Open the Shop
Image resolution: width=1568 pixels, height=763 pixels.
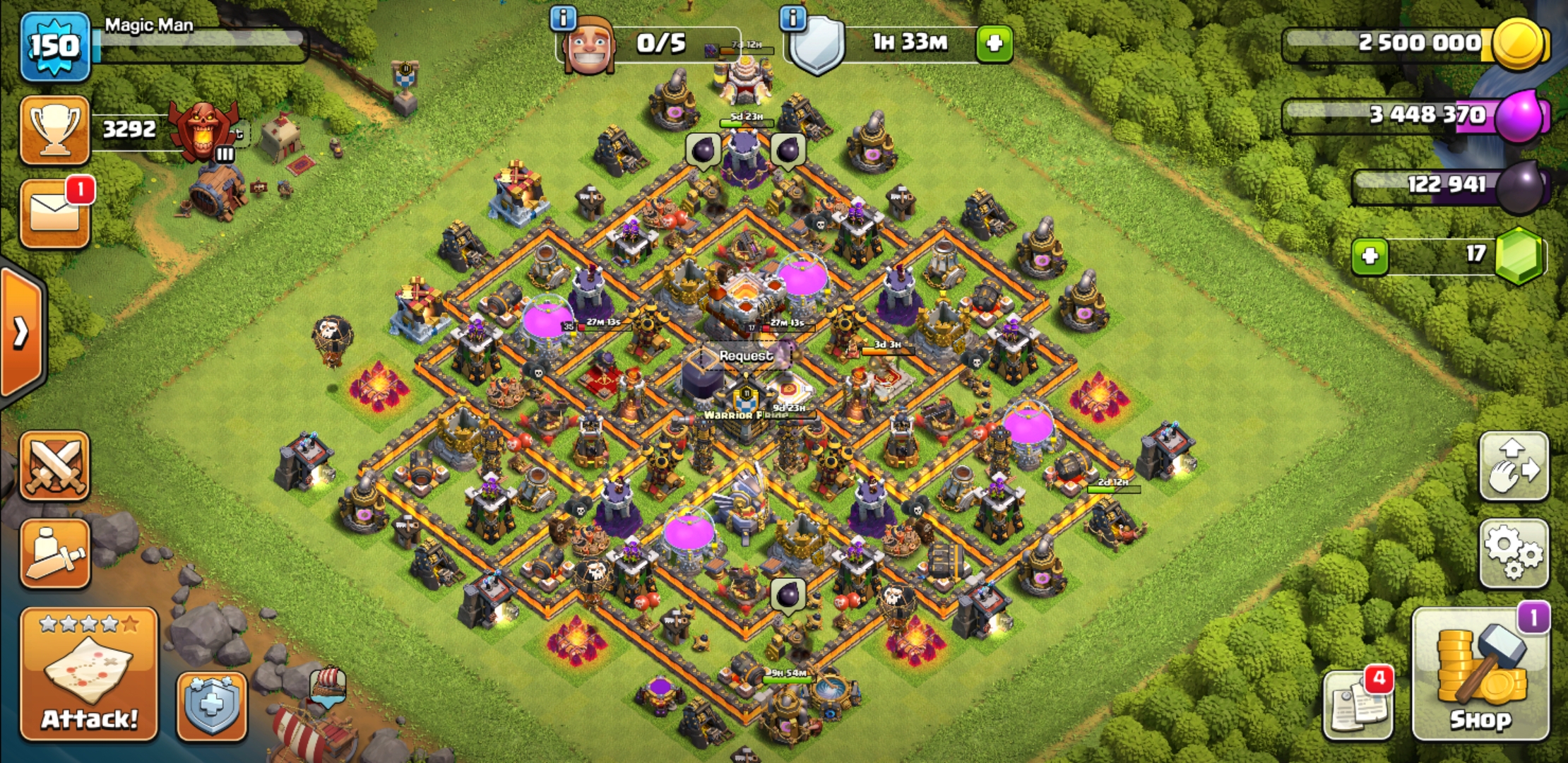coord(1480,675)
